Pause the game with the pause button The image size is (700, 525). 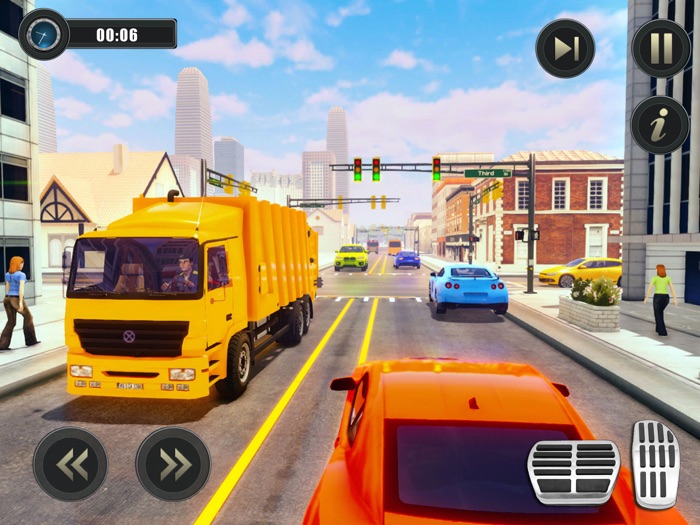pos(660,48)
